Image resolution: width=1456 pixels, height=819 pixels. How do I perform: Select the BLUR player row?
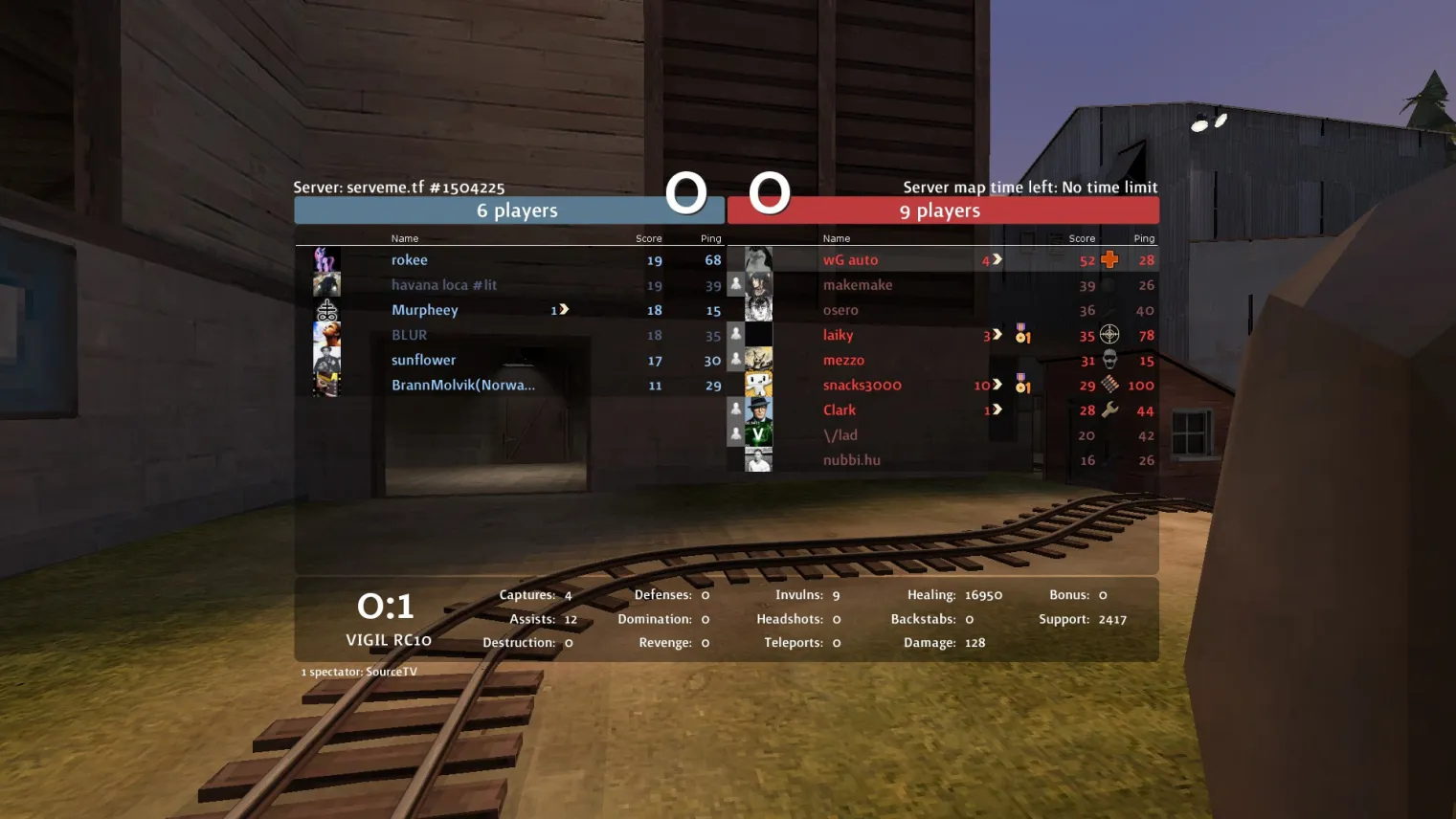point(410,335)
